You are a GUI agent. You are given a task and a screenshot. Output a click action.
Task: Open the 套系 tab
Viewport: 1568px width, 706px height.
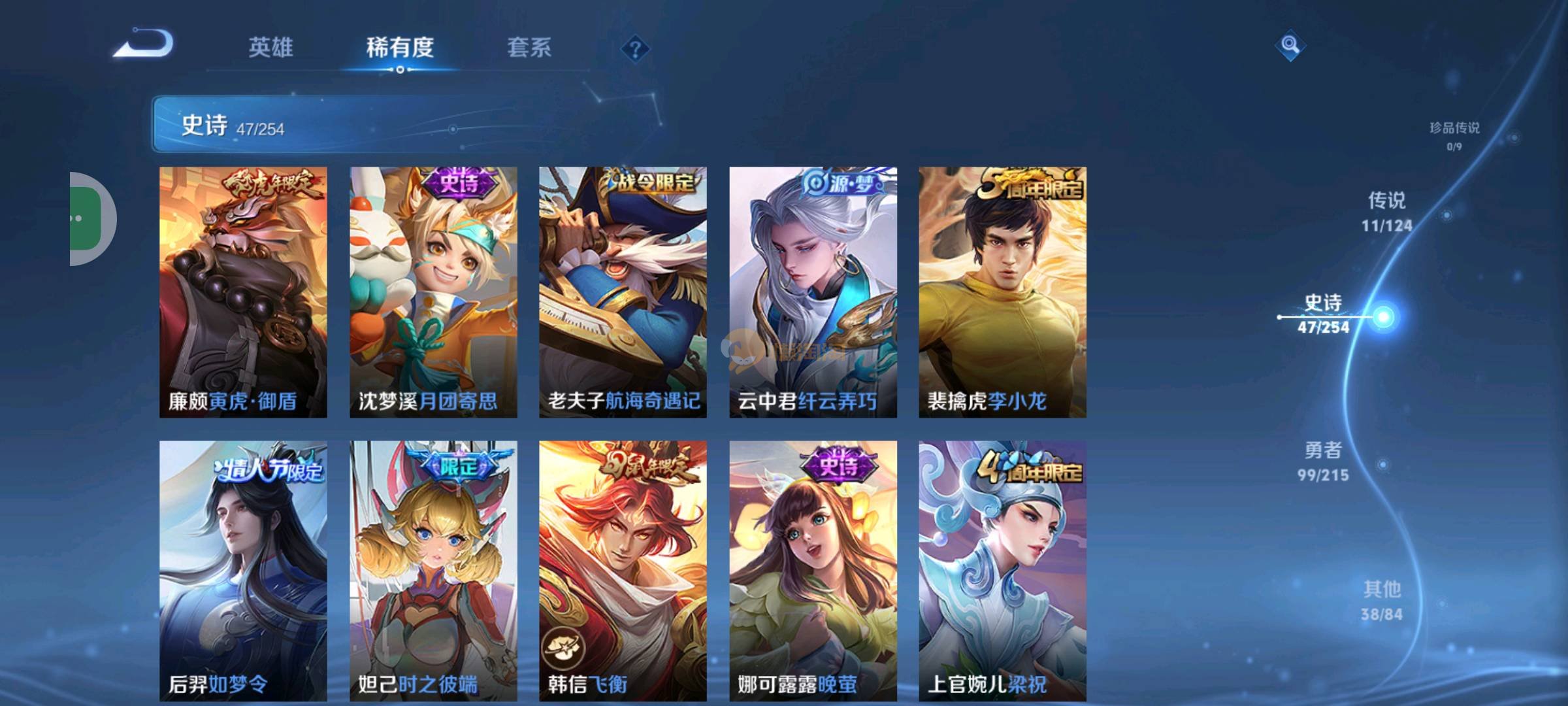(x=529, y=48)
